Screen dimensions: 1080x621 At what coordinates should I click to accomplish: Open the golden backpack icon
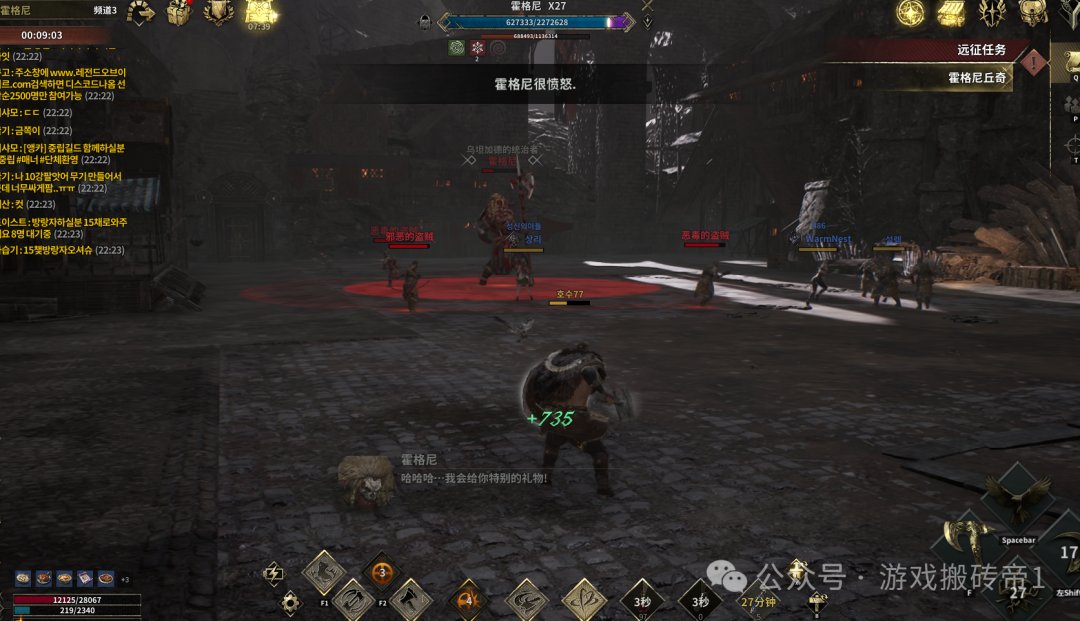(1033, 13)
